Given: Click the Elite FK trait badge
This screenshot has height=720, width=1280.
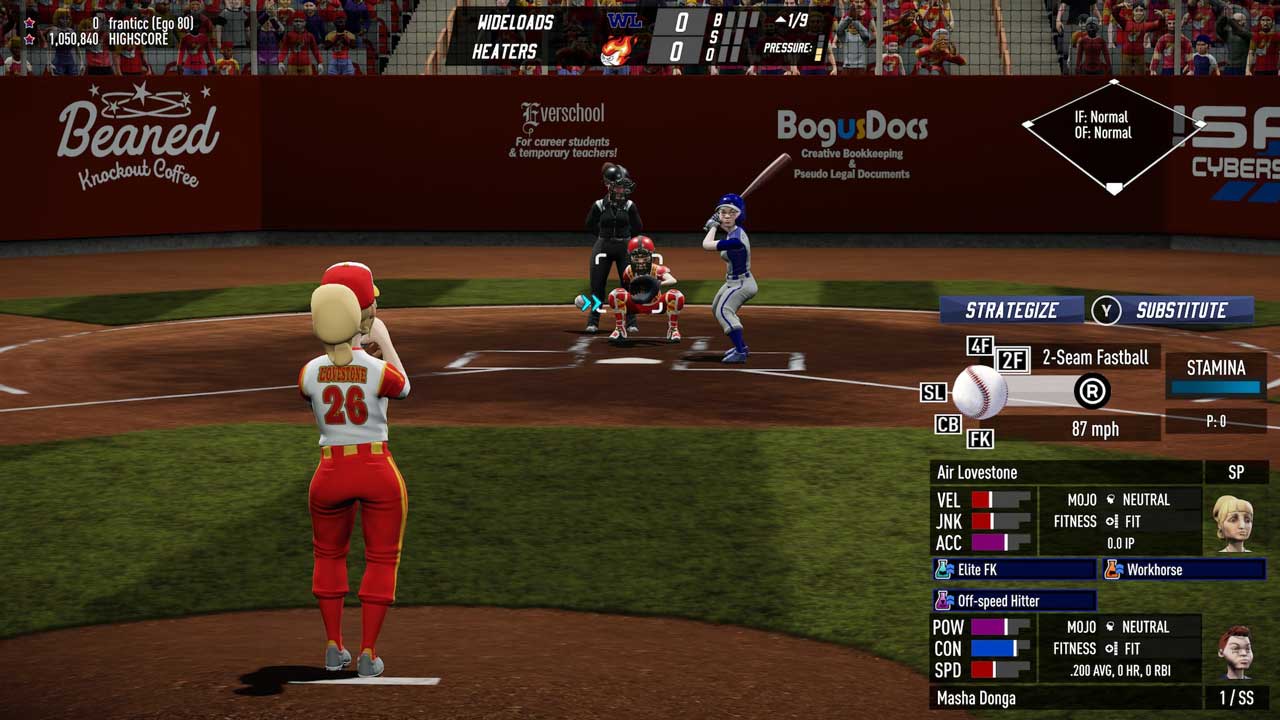Looking at the screenshot, I should (x=1014, y=570).
